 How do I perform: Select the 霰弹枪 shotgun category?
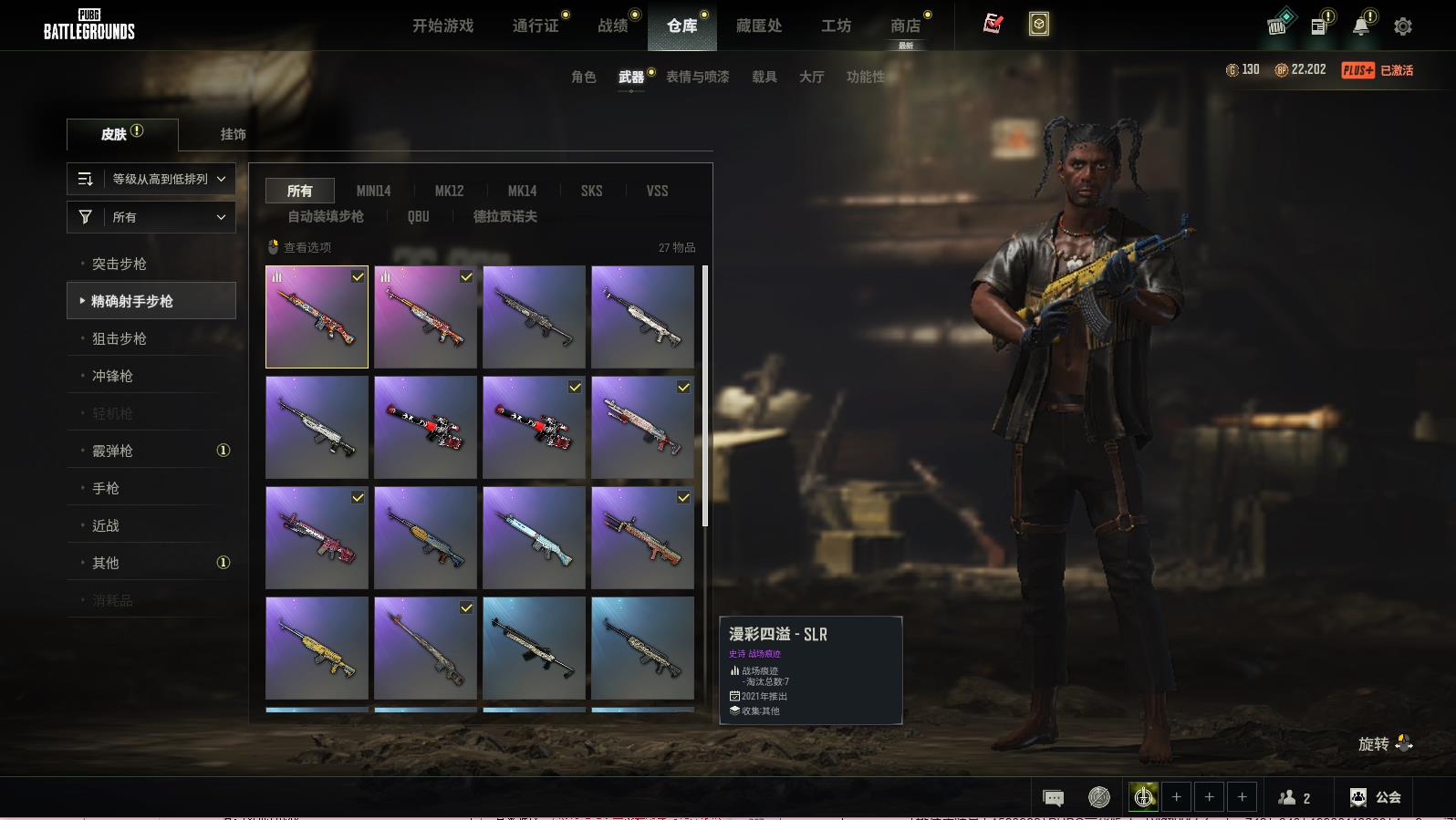(x=112, y=451)
